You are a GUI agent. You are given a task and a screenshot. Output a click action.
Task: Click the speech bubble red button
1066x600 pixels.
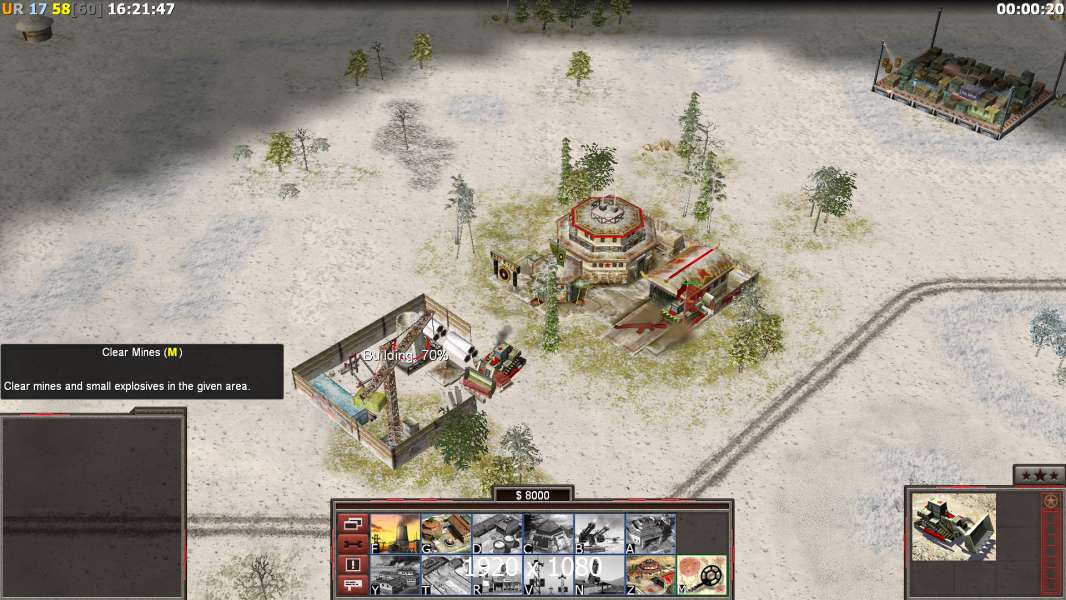[352, 584]
